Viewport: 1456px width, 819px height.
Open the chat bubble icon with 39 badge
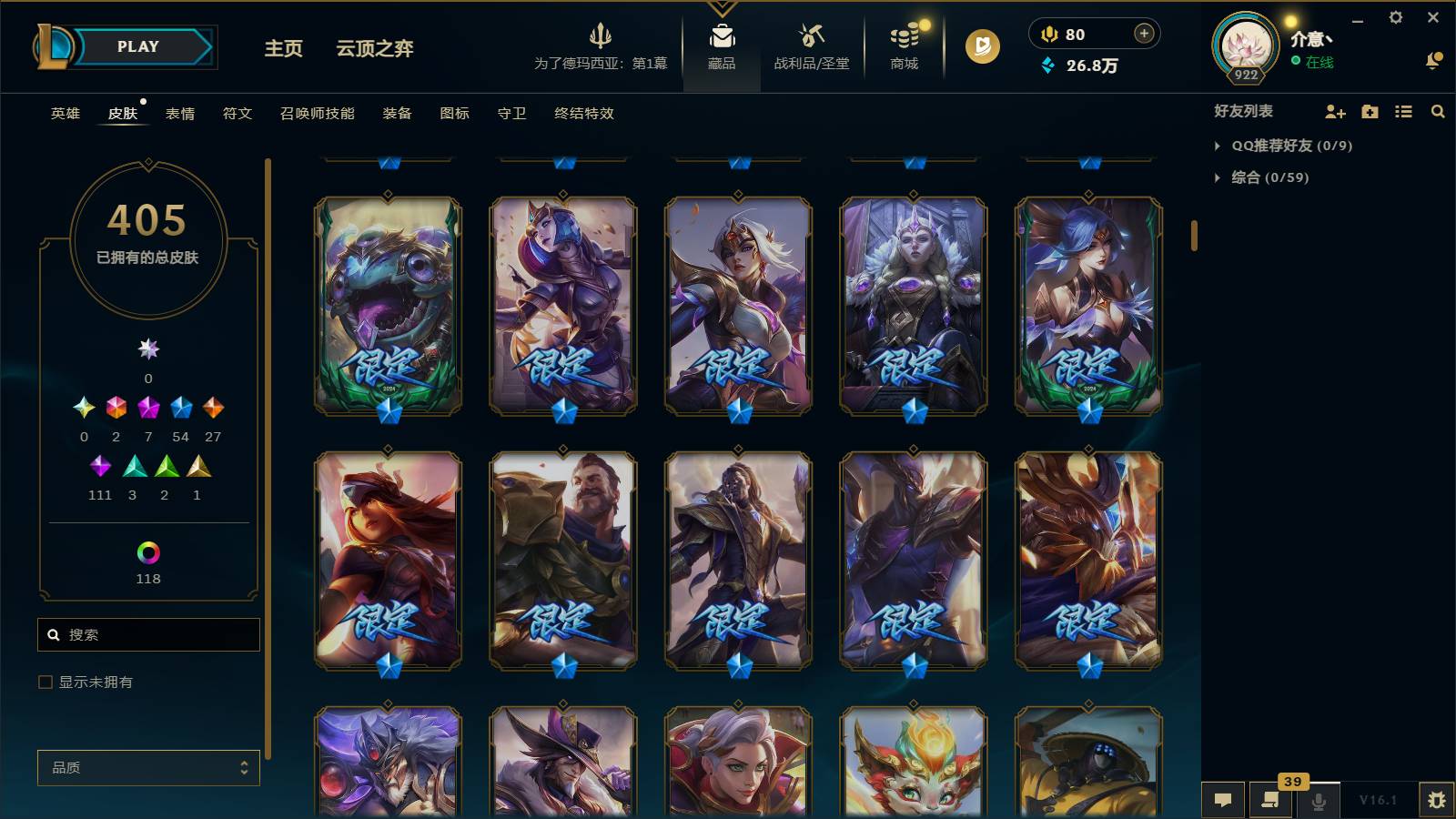[x=1270, y=801]
